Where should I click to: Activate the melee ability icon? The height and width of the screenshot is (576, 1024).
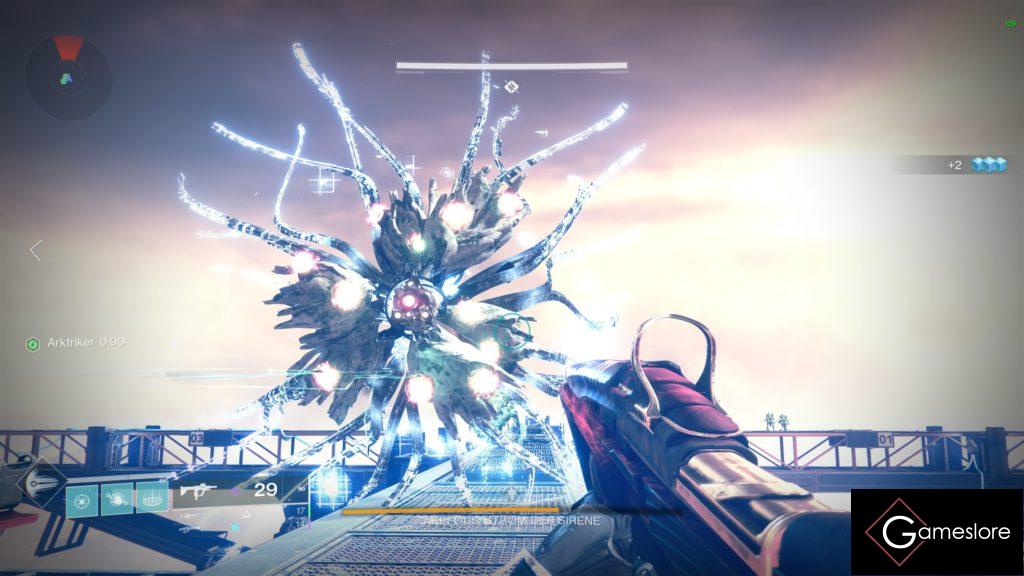(x=117, y=499)
